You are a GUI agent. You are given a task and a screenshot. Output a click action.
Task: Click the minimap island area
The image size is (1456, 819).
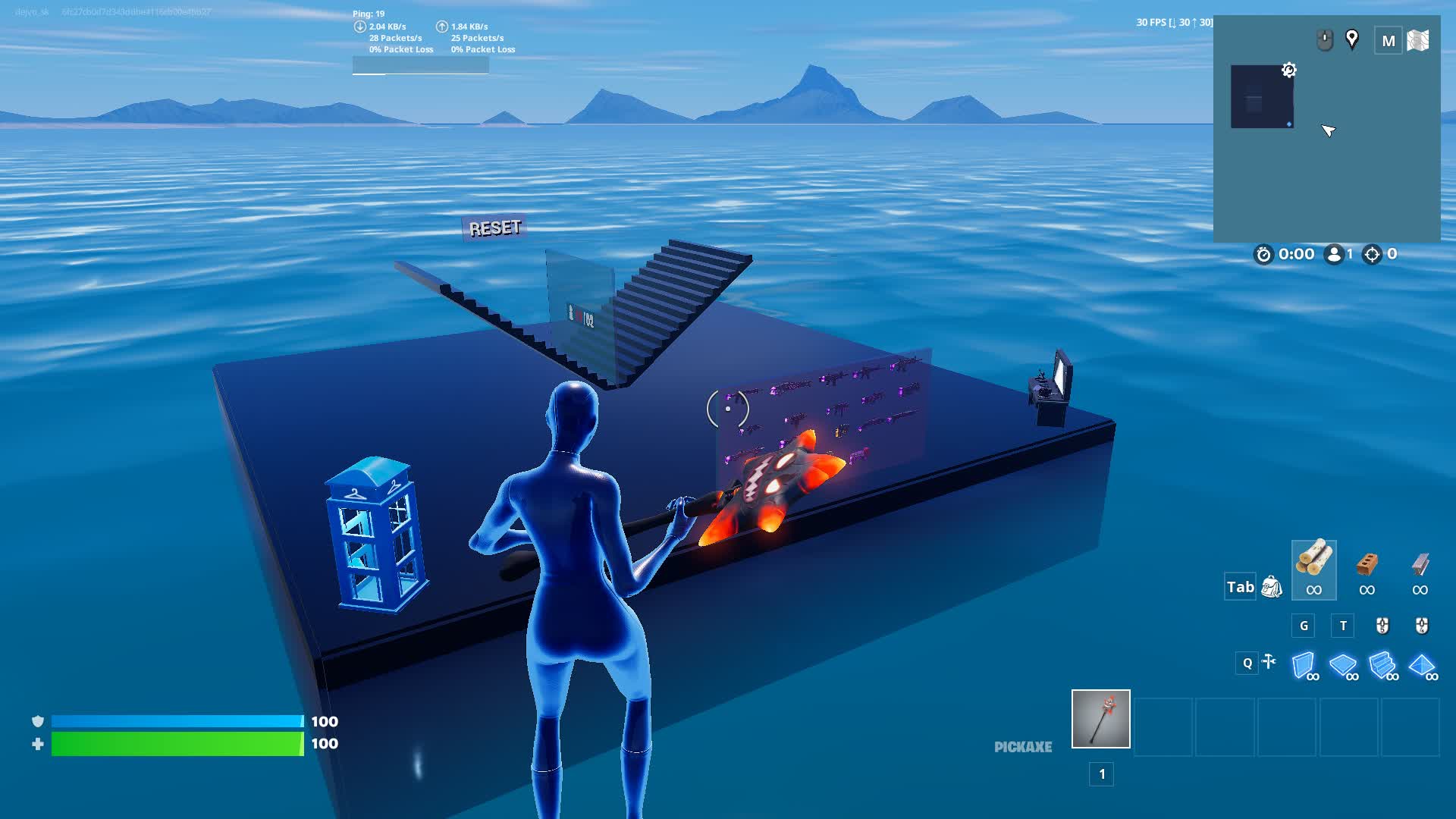click(x=1261, y=96)
